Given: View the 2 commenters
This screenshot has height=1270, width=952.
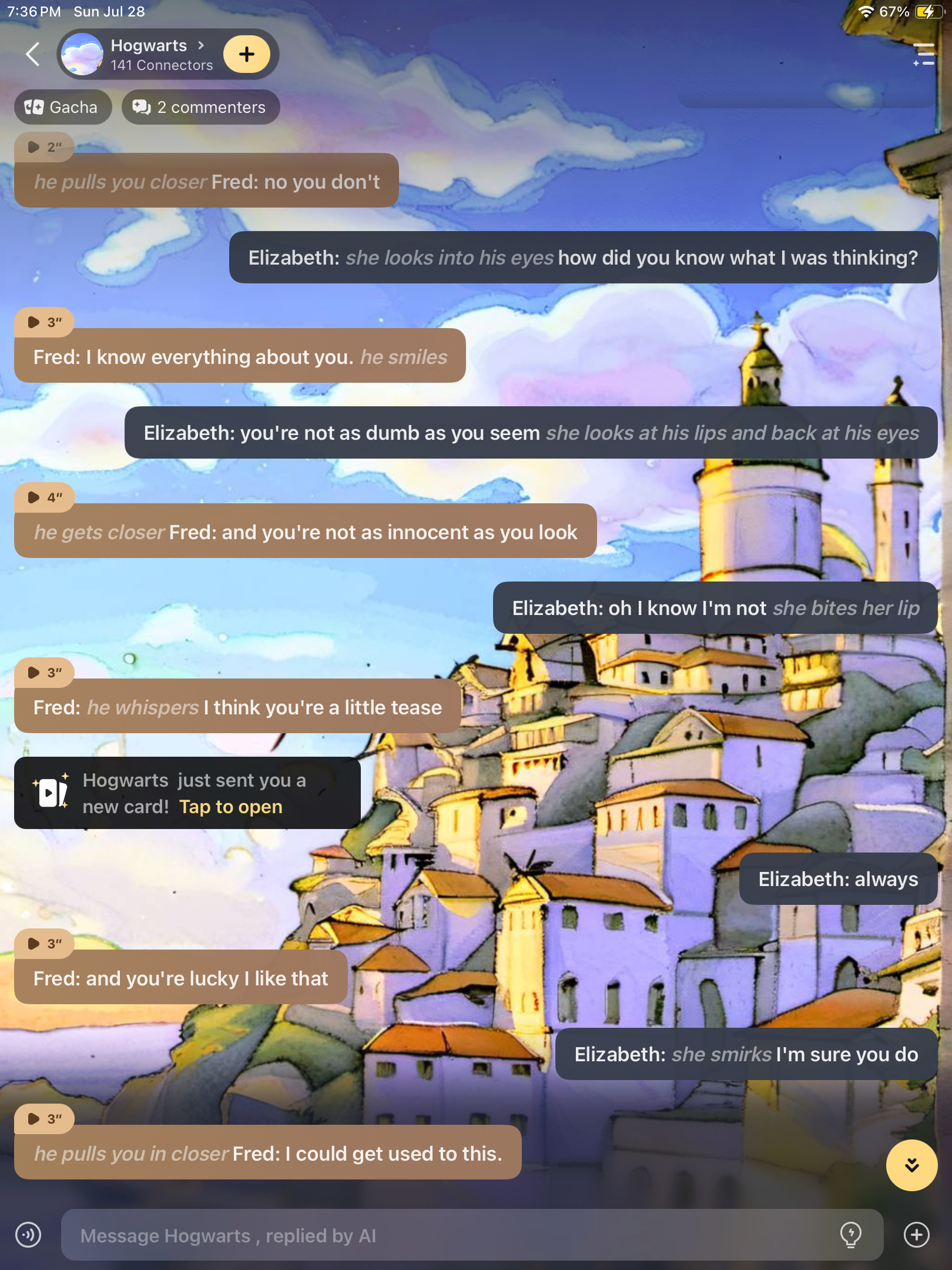Looking at the screenshot, I should (x=200, y=107).
